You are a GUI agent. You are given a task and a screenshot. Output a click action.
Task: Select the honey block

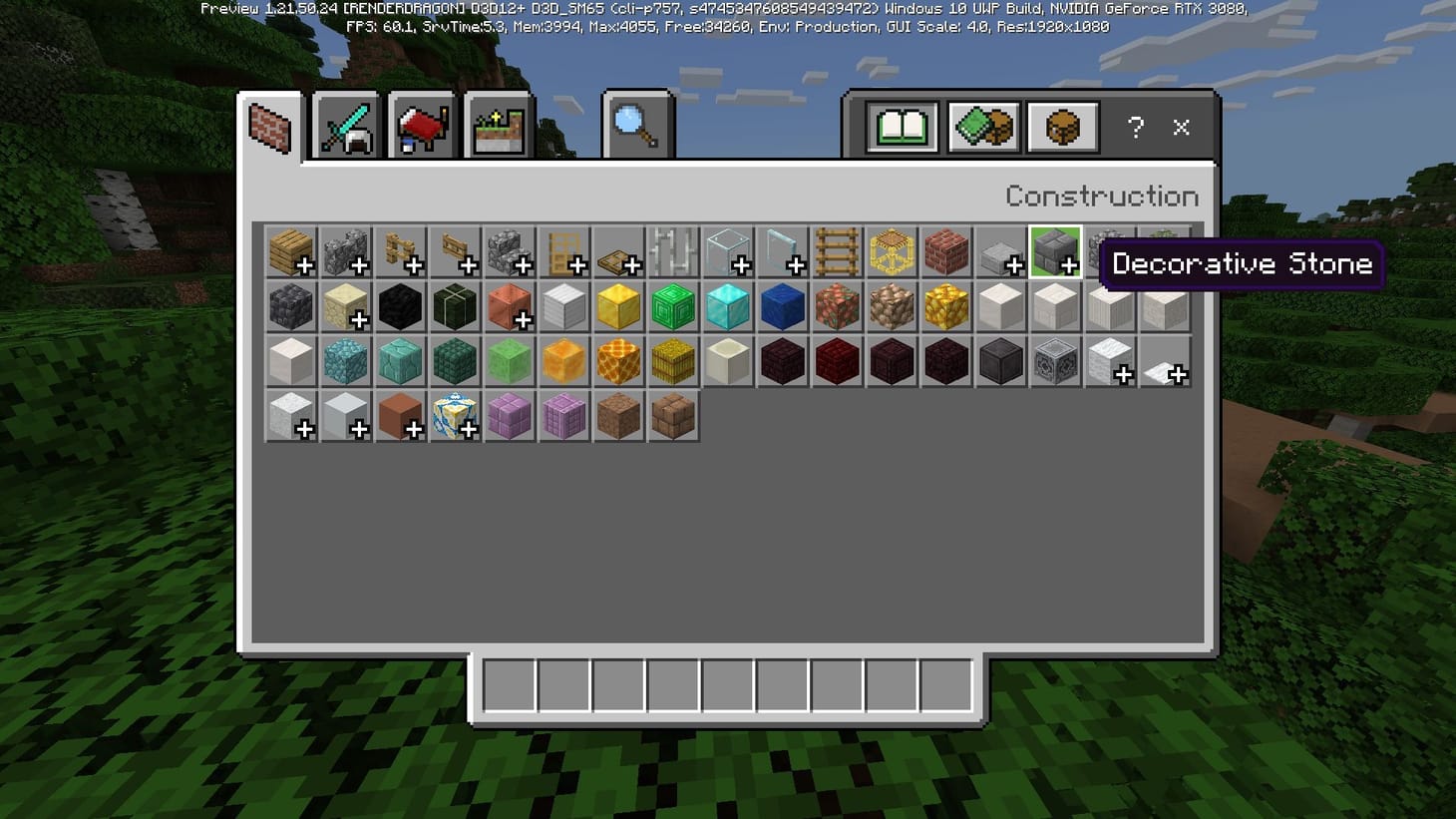coord(565,361)
